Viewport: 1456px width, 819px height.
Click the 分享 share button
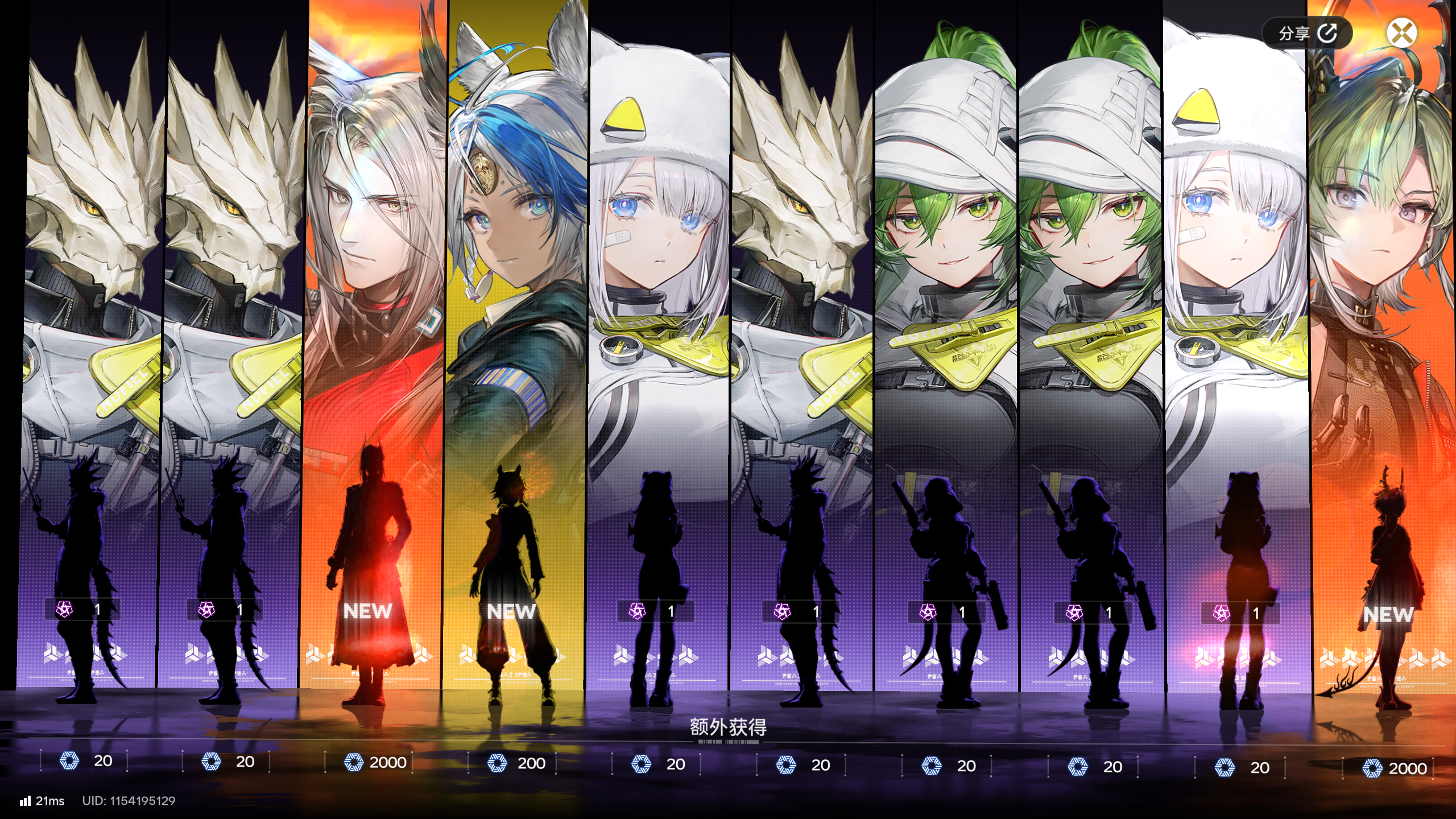(1306, 34)
